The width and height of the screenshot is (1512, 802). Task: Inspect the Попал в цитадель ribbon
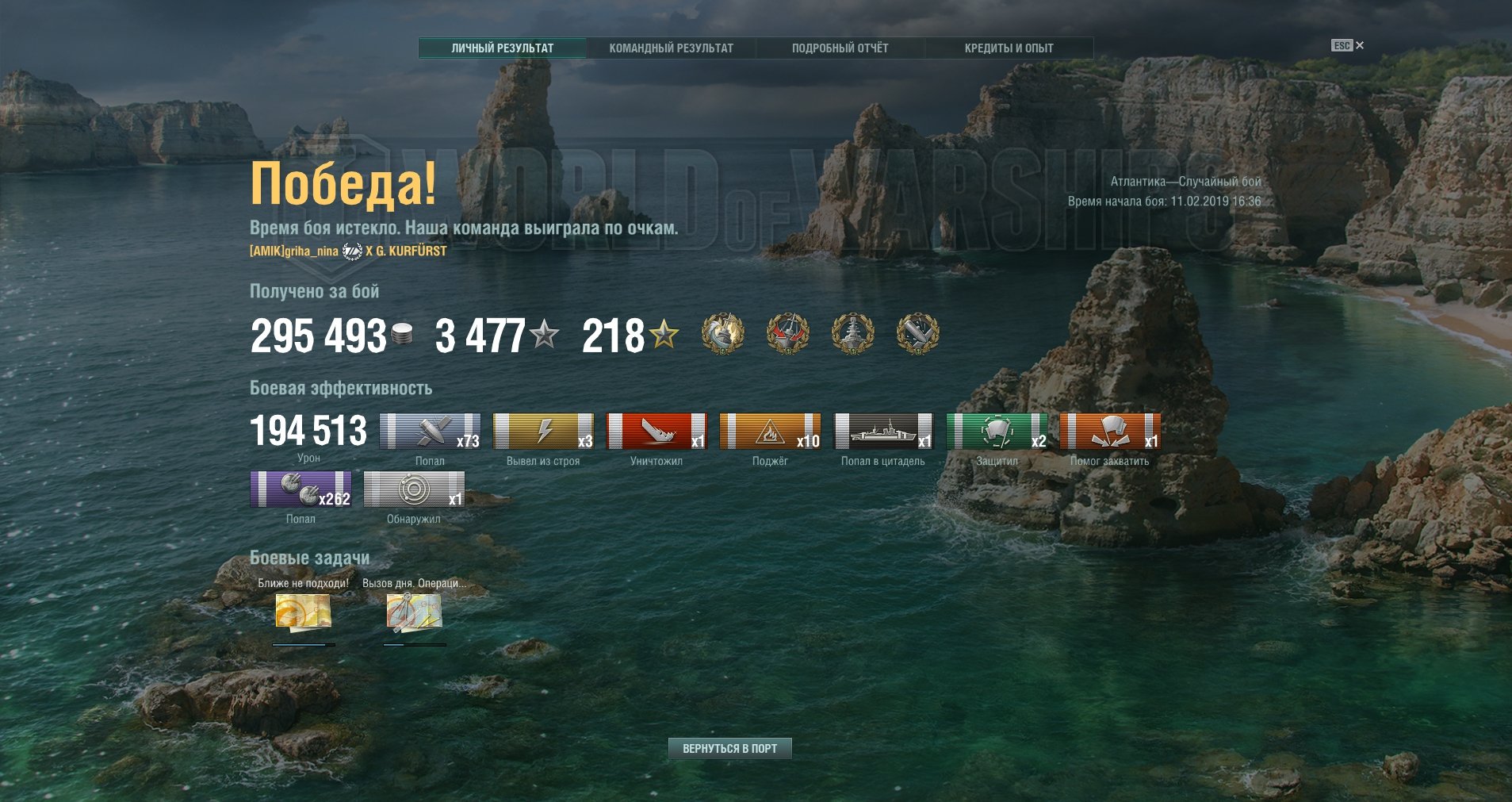(x=883, y=432)
